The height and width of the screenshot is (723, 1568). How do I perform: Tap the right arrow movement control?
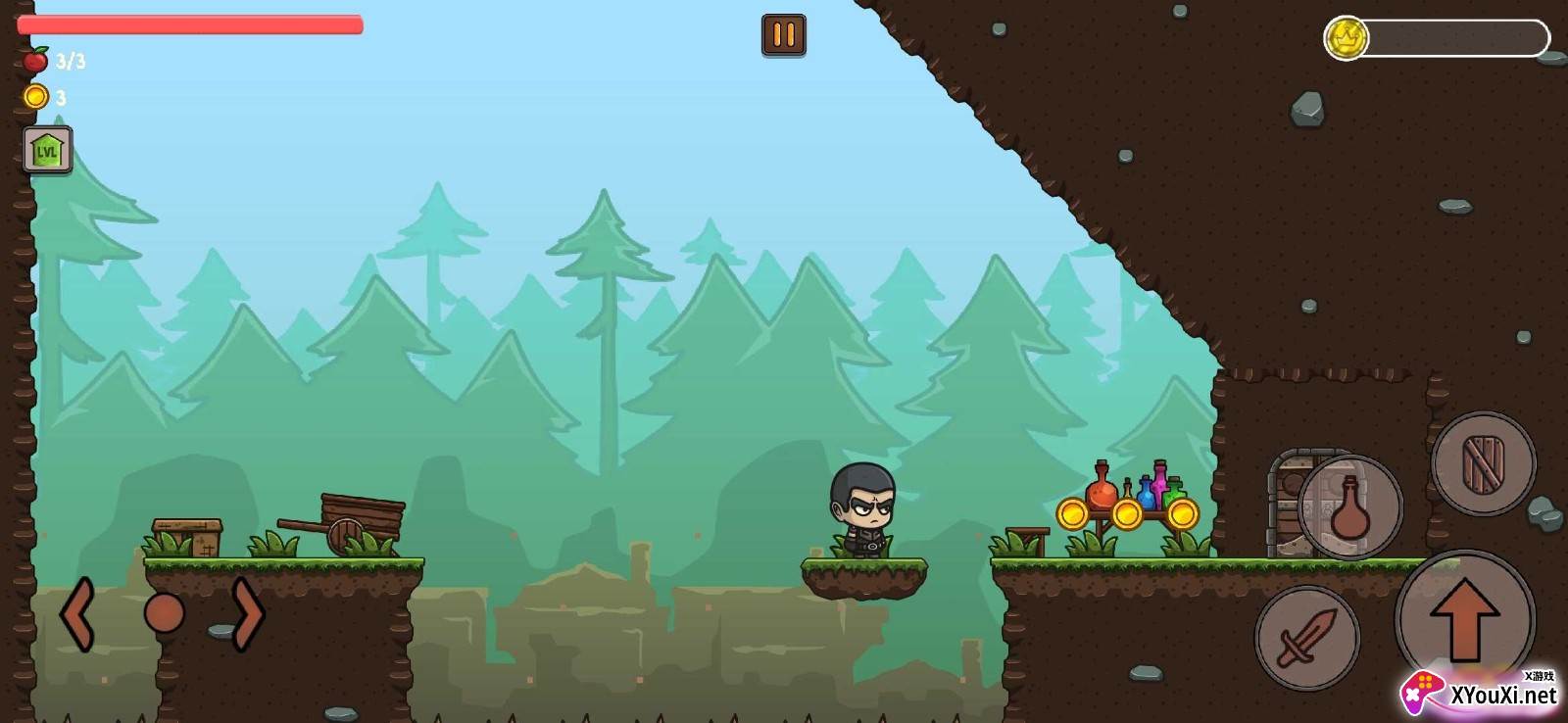pos(248,614)
